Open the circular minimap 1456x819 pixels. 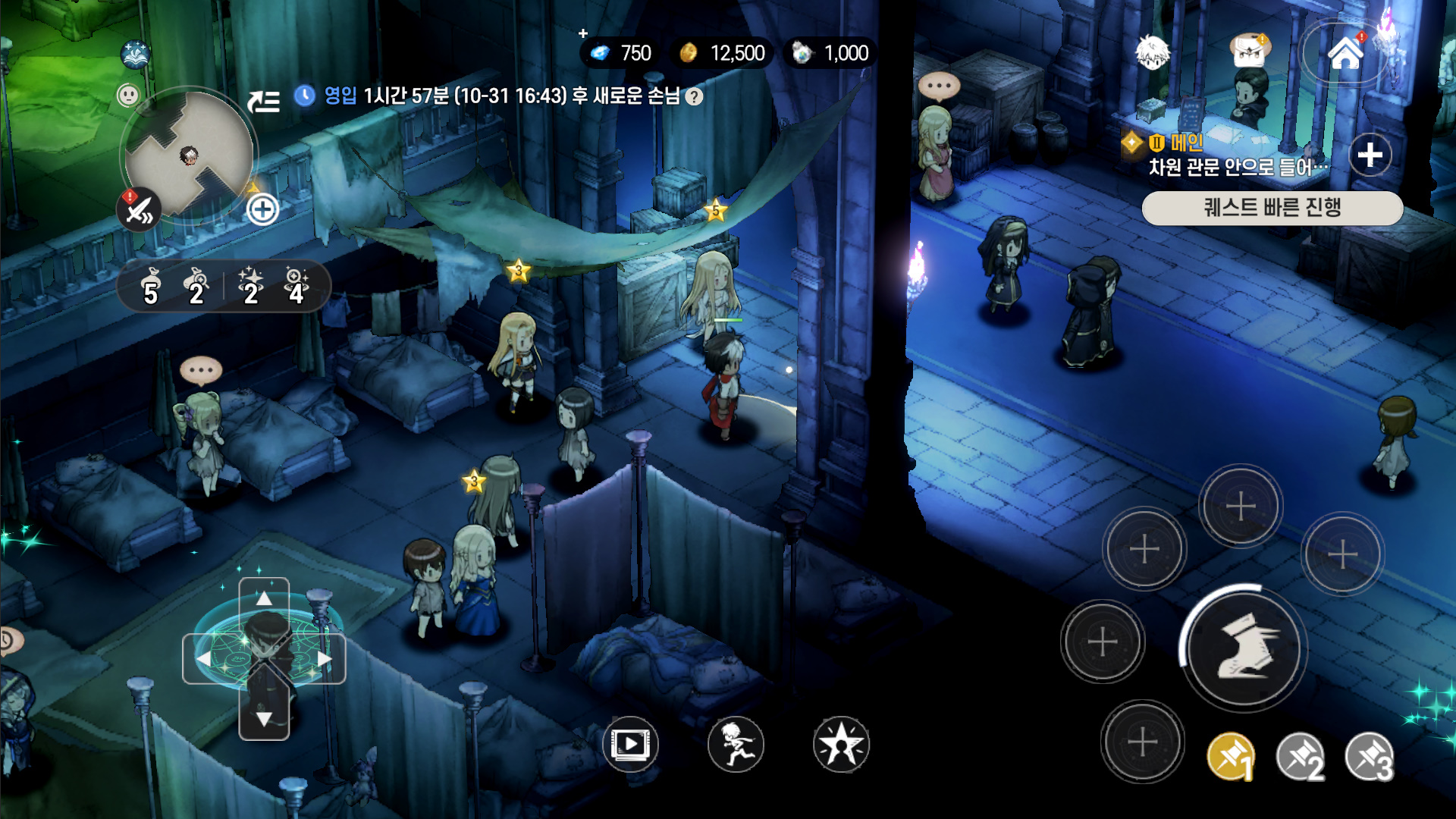click(188, 155)
